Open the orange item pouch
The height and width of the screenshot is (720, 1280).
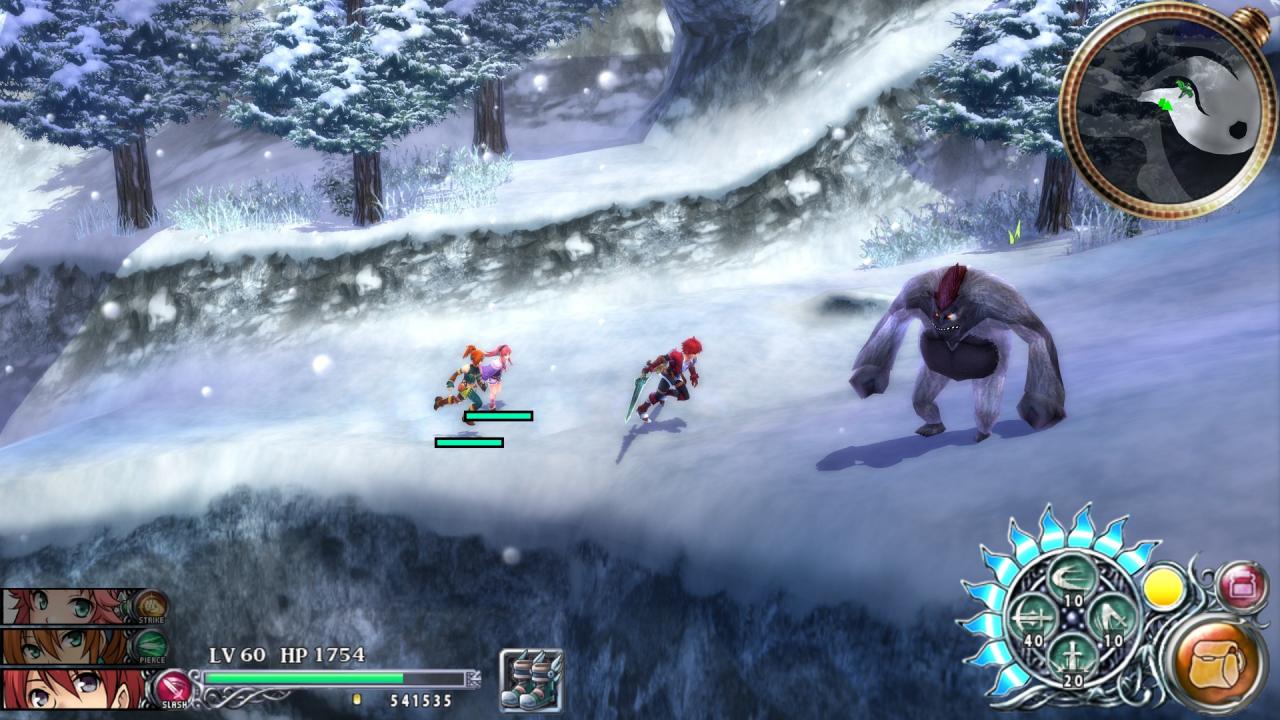(x=1215, y=658)
